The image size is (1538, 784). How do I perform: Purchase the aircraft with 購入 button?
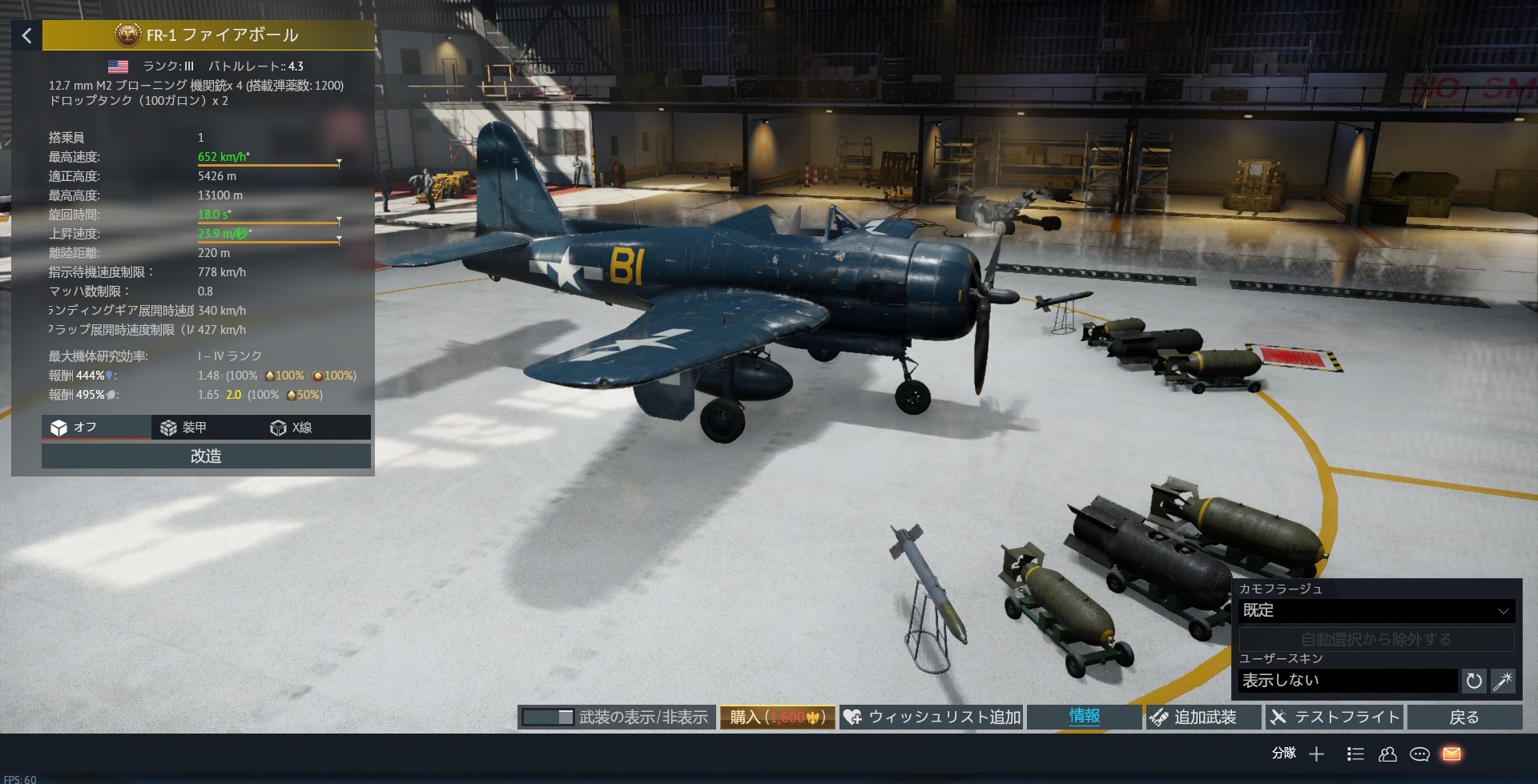[777, 718]
